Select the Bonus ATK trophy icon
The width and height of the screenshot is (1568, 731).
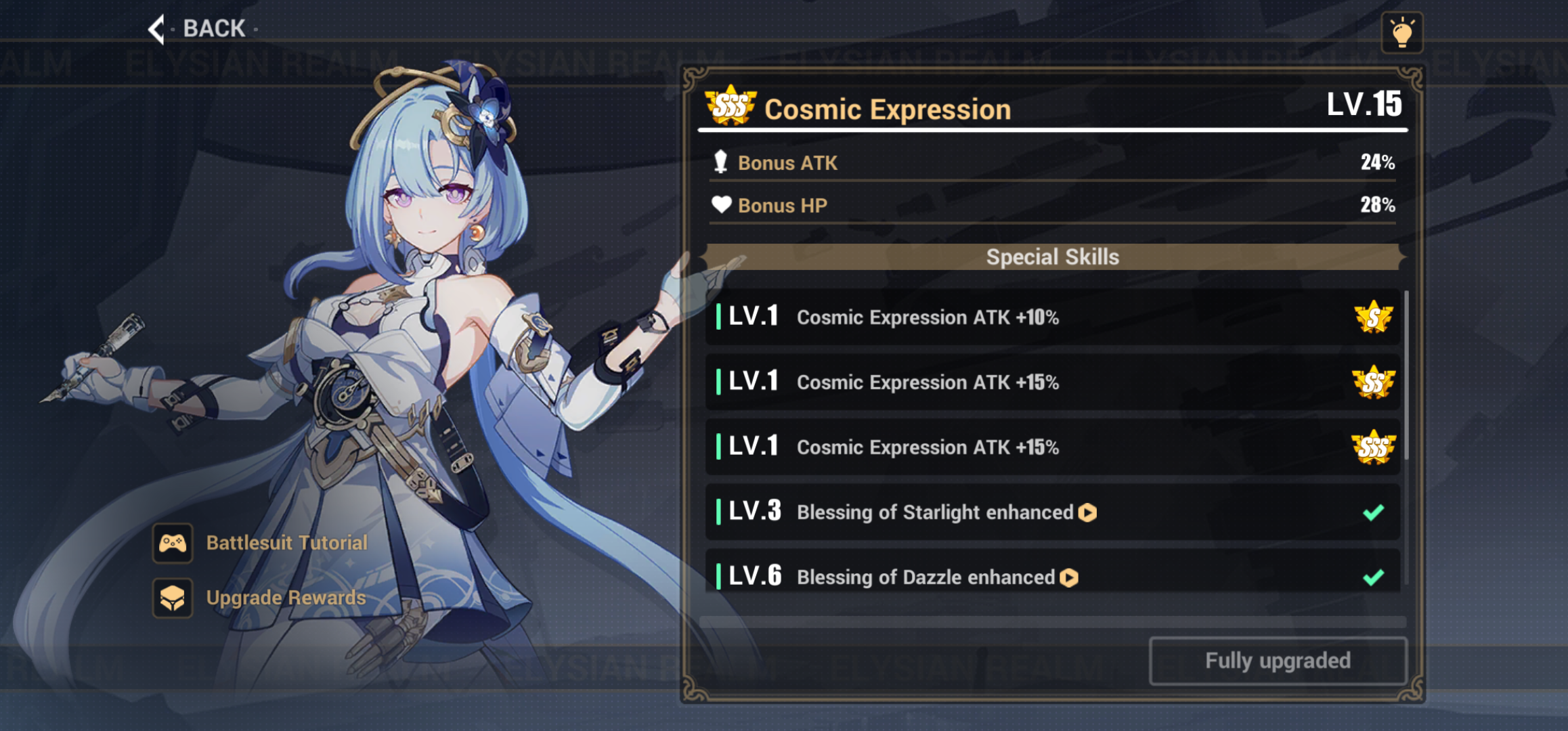pyautogui.click(x=720, y=162)
